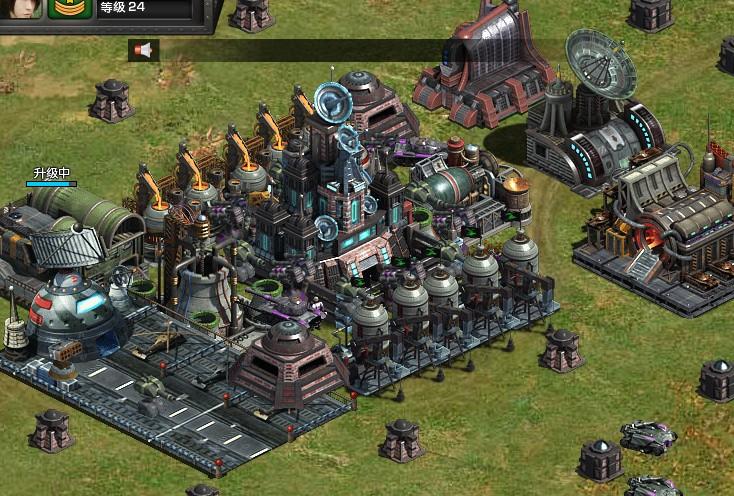Click the green military rank badge
734x496 pixels.
[70, 8]
